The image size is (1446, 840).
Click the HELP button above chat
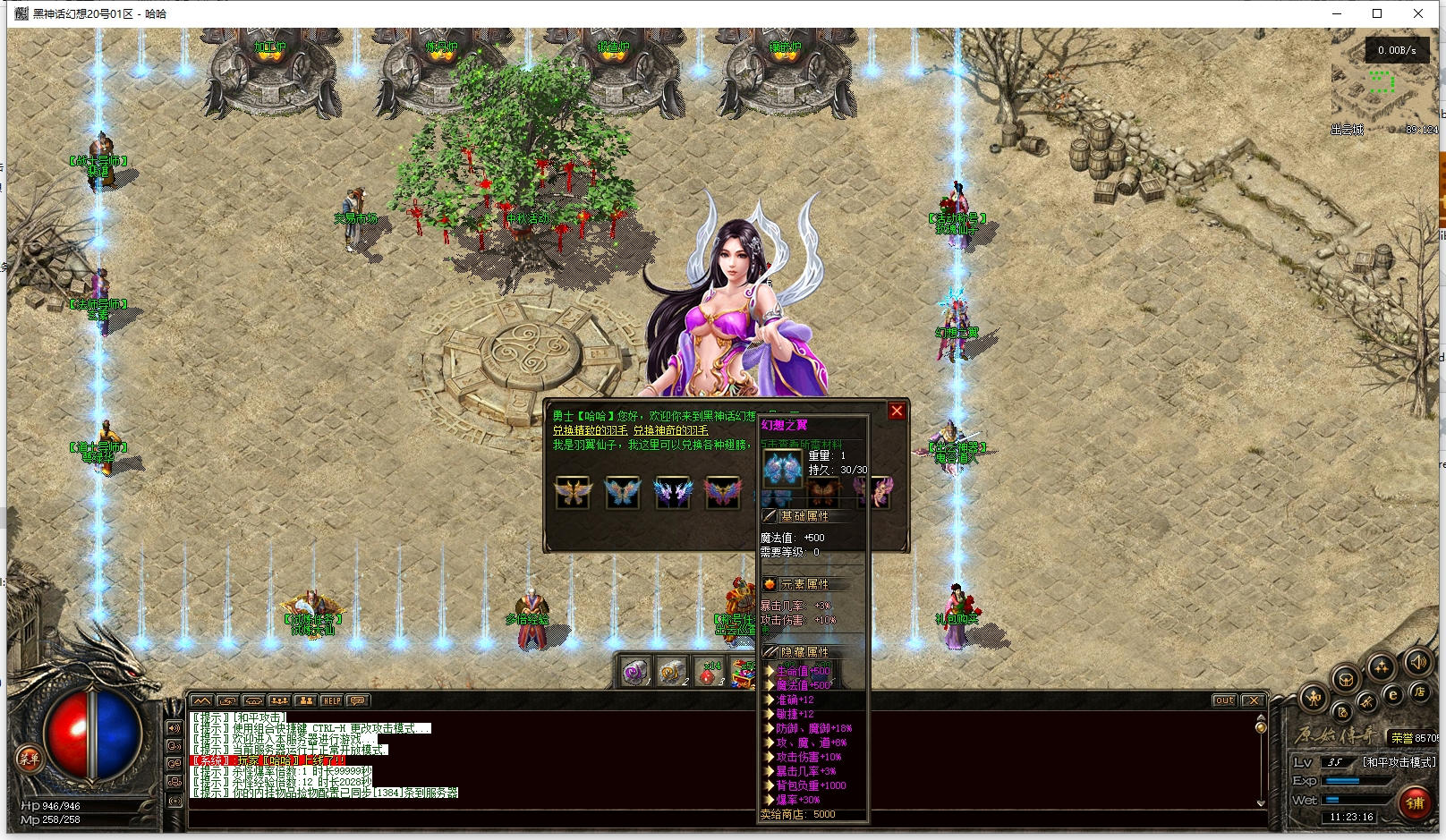[331, 700]
